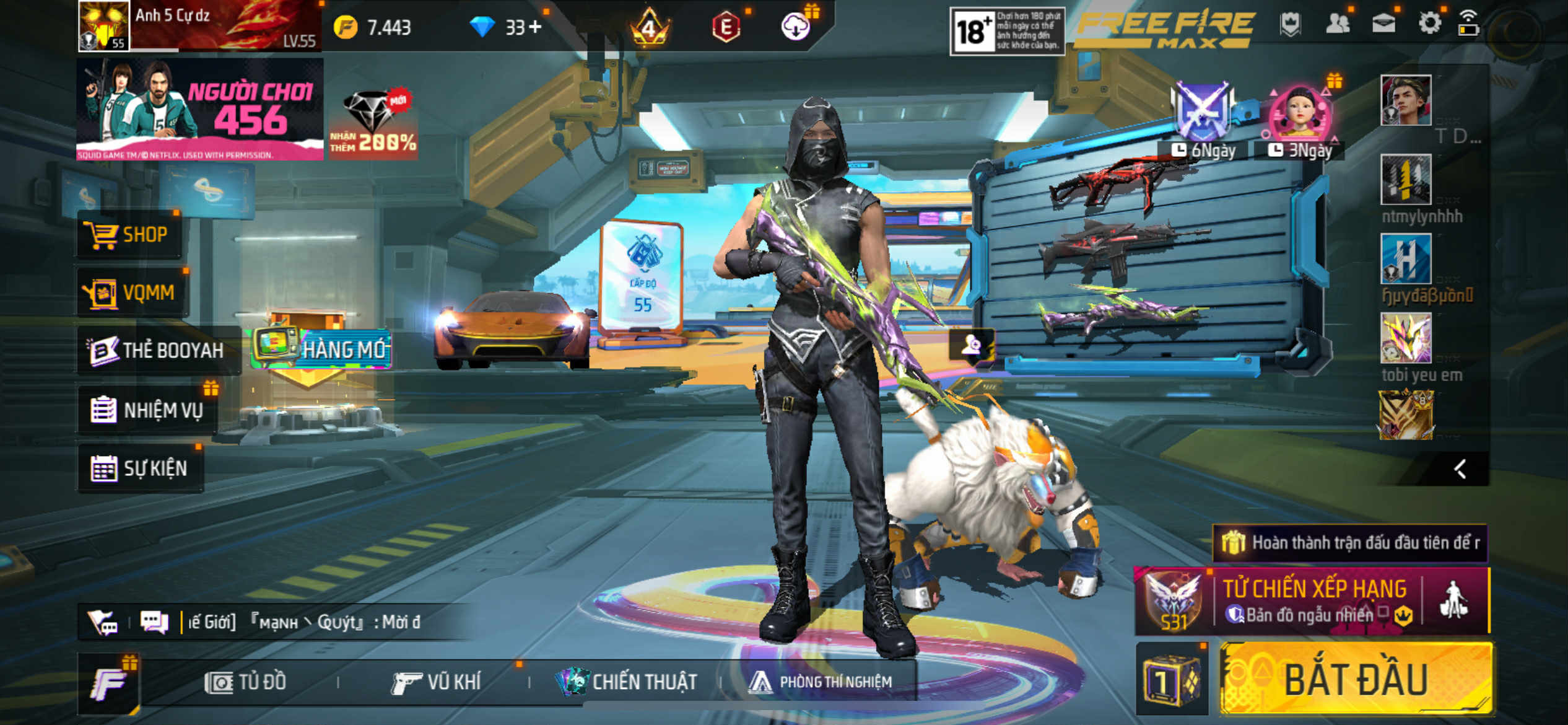1568x725 pixels.
Task: Open the VQMM lucky spin menu
Action: [x=133, y=292]
